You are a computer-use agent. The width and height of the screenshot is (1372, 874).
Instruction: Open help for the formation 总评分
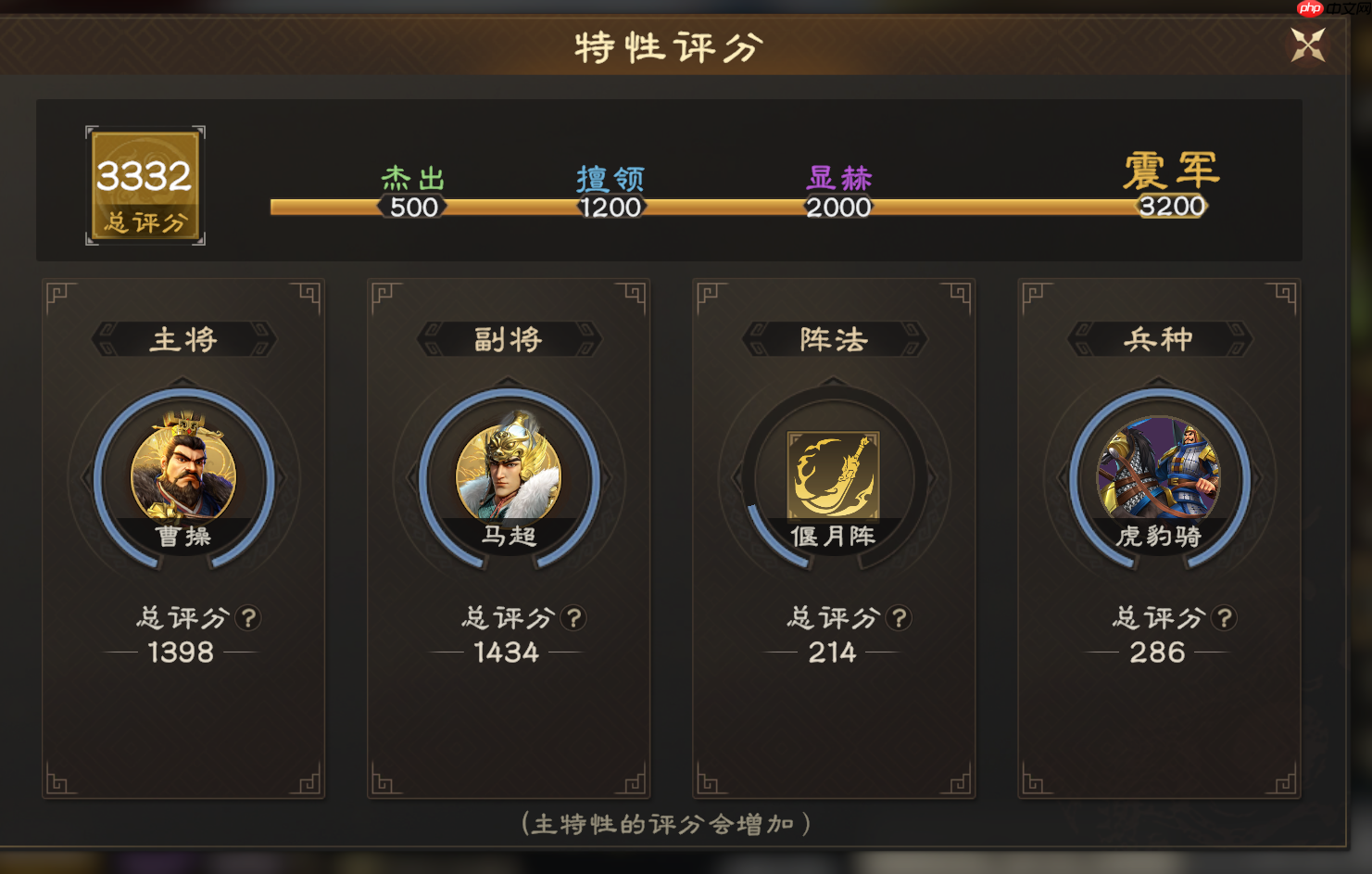[x=899, y=617]
